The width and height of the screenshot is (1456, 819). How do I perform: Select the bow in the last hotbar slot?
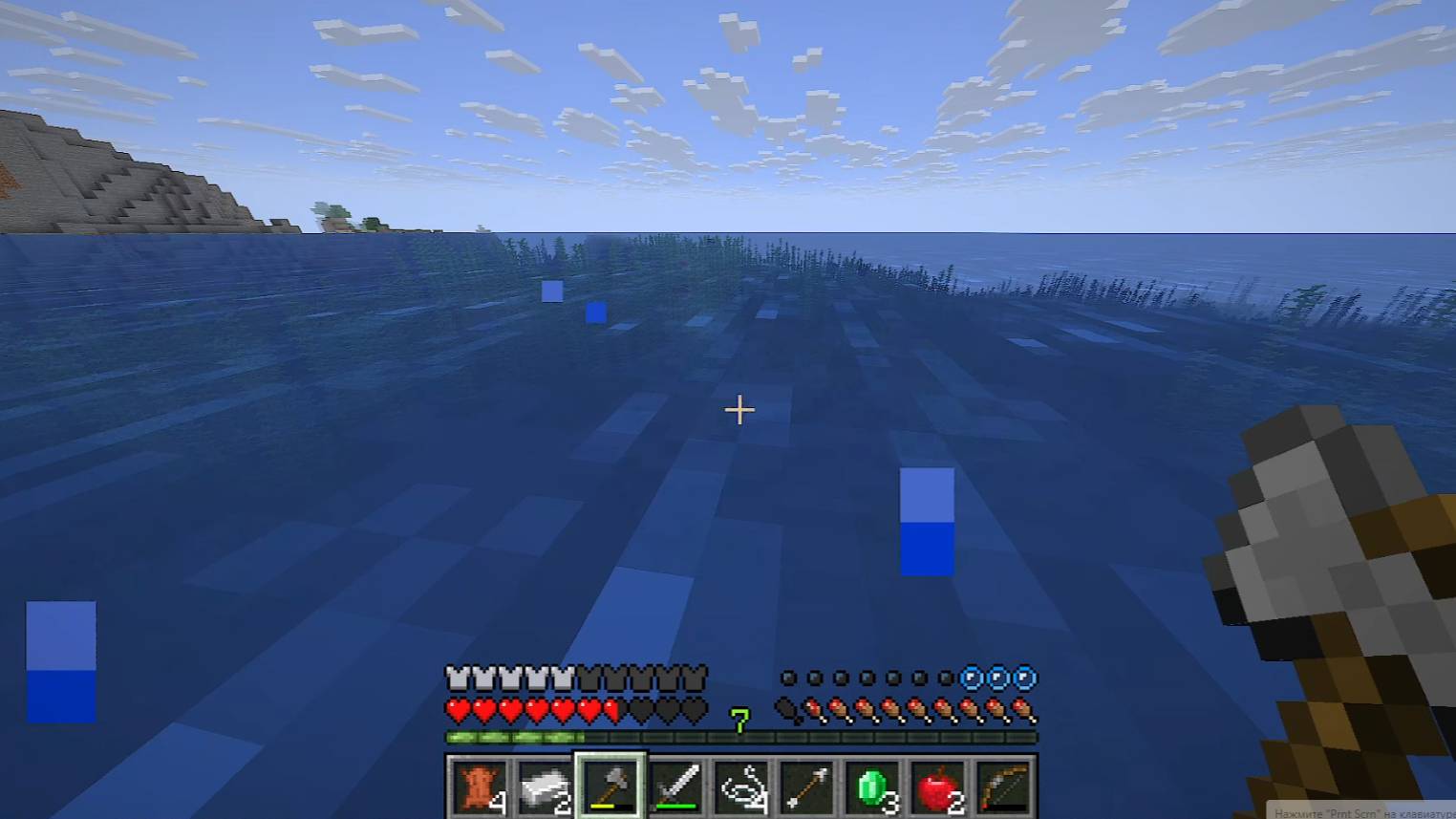point(1003,784)
